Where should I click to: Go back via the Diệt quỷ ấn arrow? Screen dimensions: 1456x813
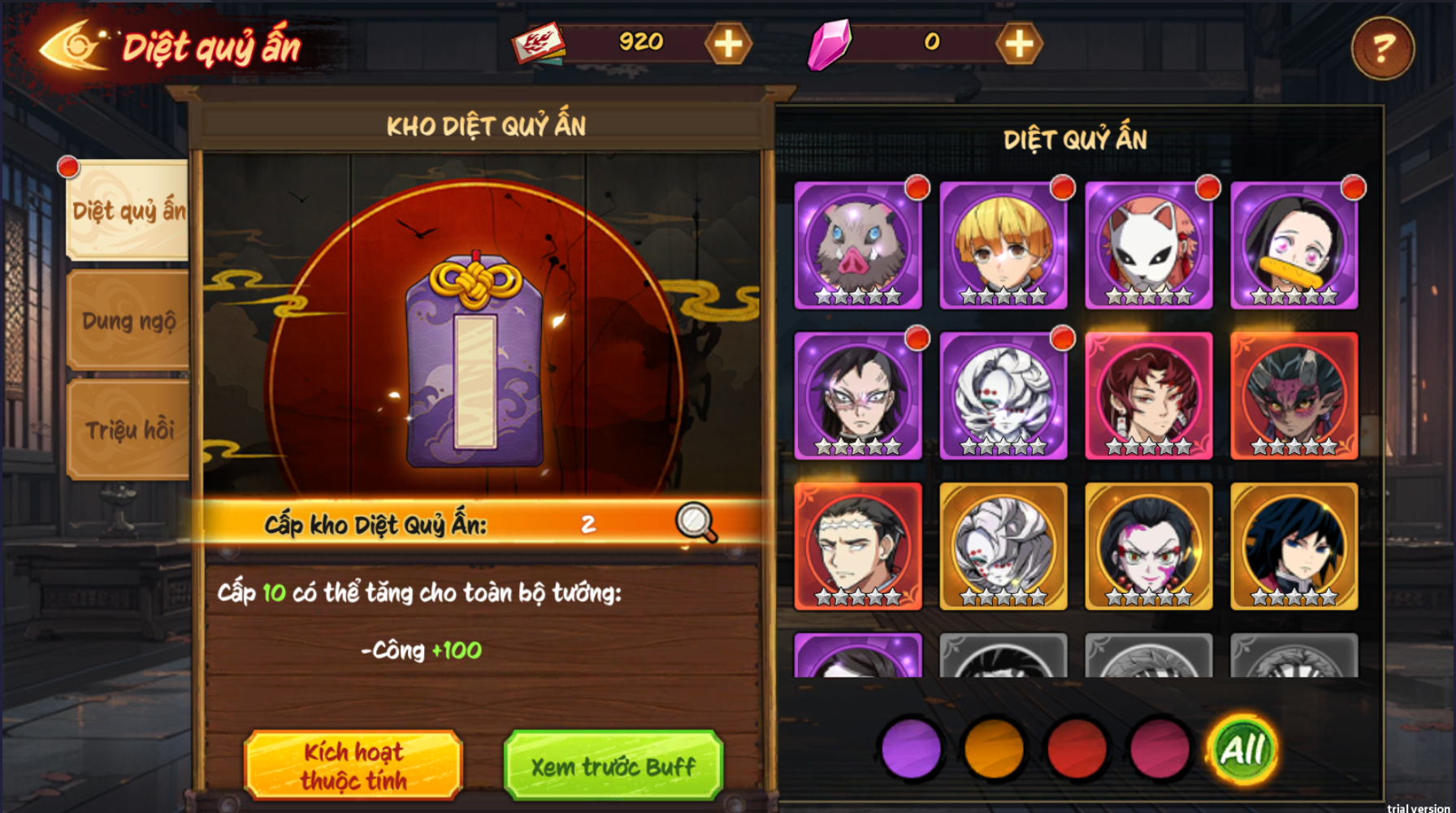(x=71, y=46)
